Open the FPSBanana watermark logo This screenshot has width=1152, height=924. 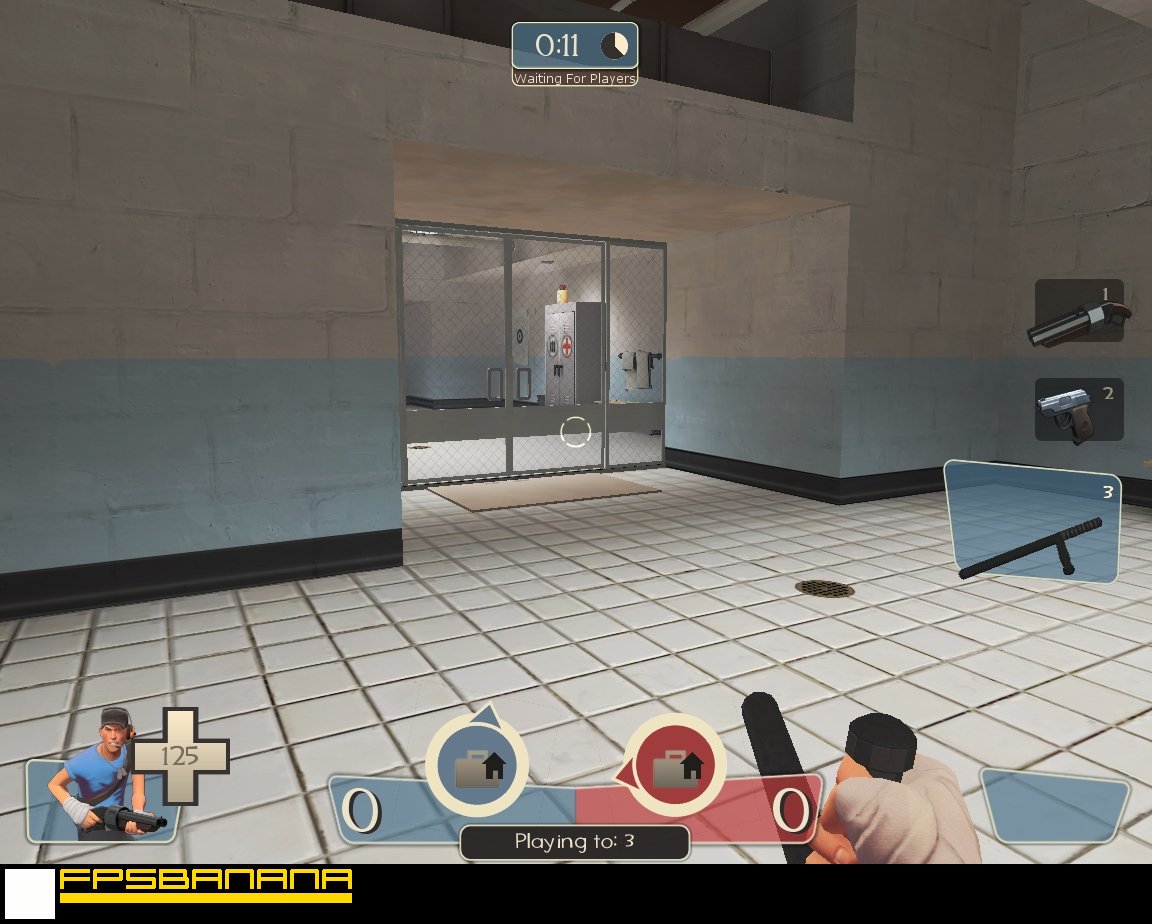click(x=205, y=883)
